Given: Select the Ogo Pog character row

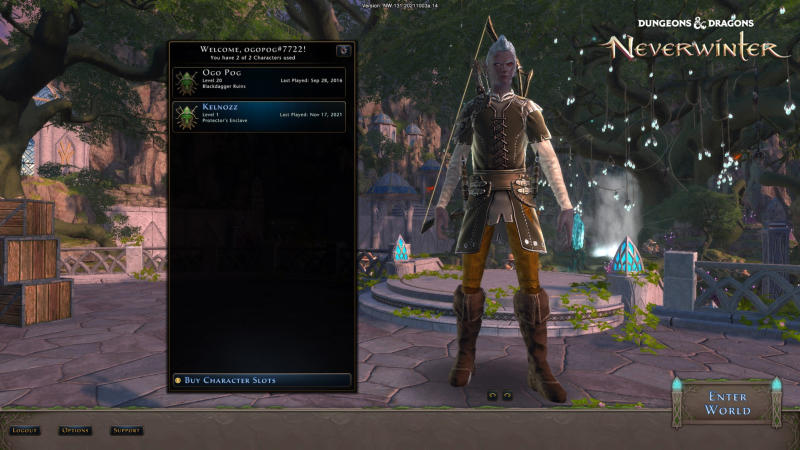Looking at the screenshot, I should click(x=260, y=82).
